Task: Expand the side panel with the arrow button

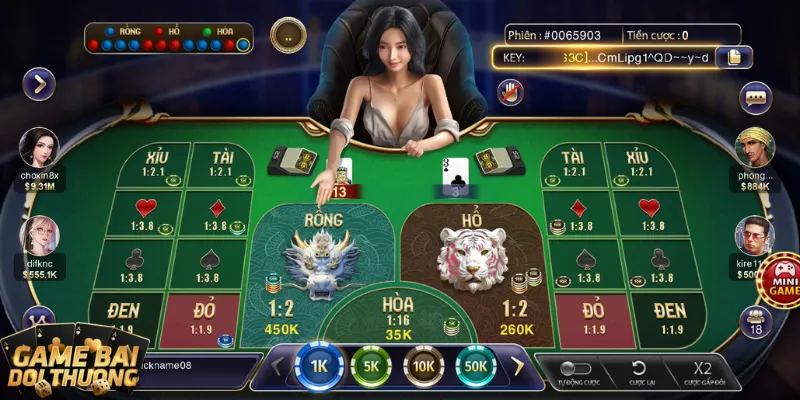Action: click(39, 84)
